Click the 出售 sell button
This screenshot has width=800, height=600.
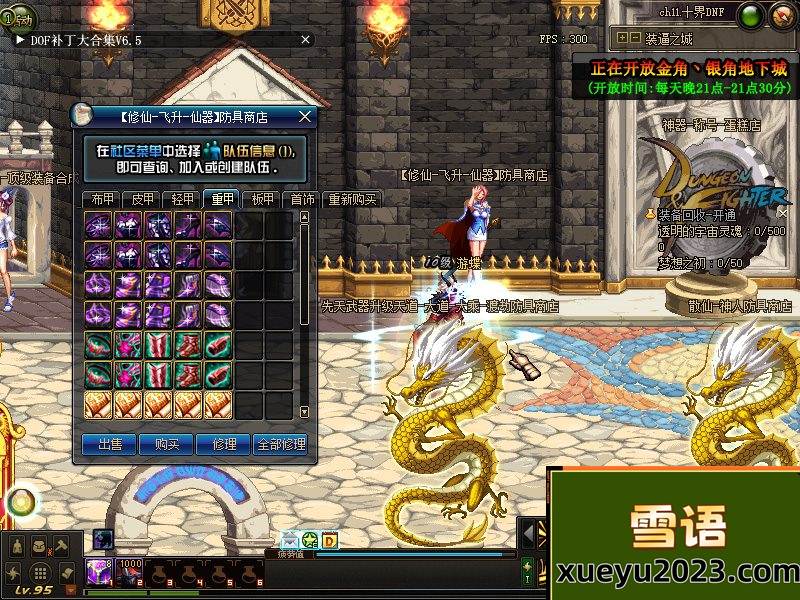[x=109, y=444]
